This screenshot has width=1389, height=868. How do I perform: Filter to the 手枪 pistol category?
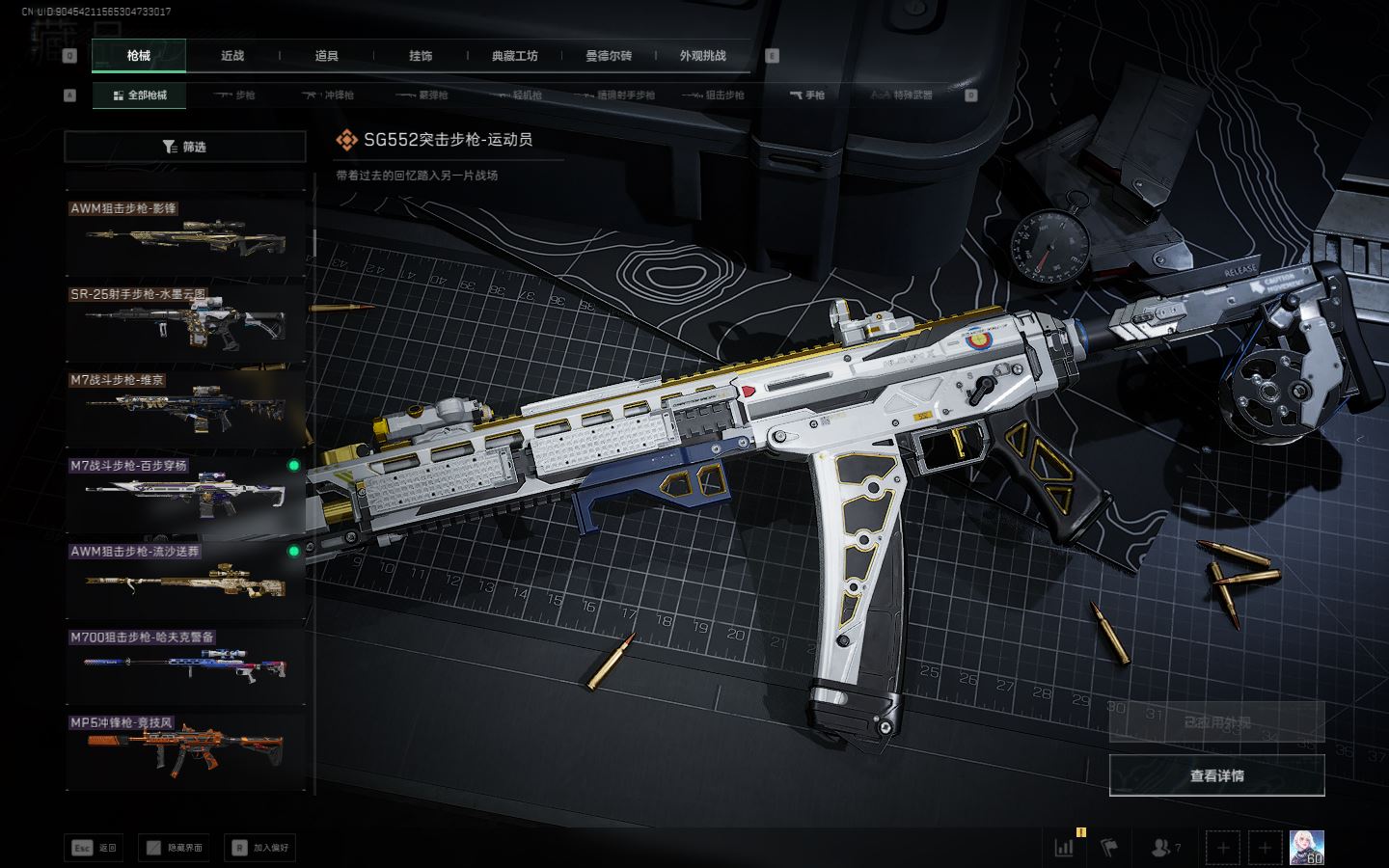tap(807, 95)
